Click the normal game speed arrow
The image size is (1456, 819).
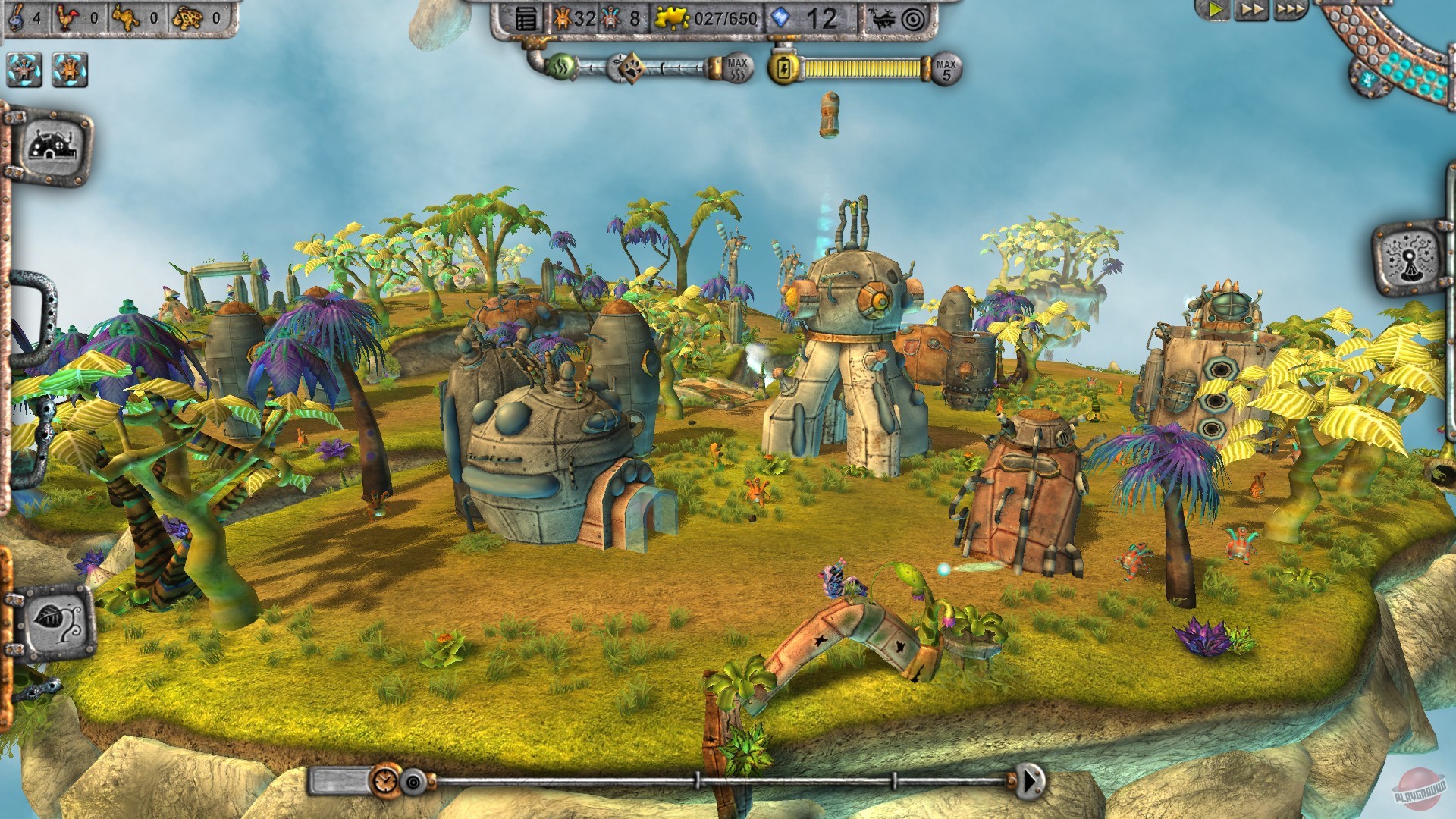[x=1216, y=11]
